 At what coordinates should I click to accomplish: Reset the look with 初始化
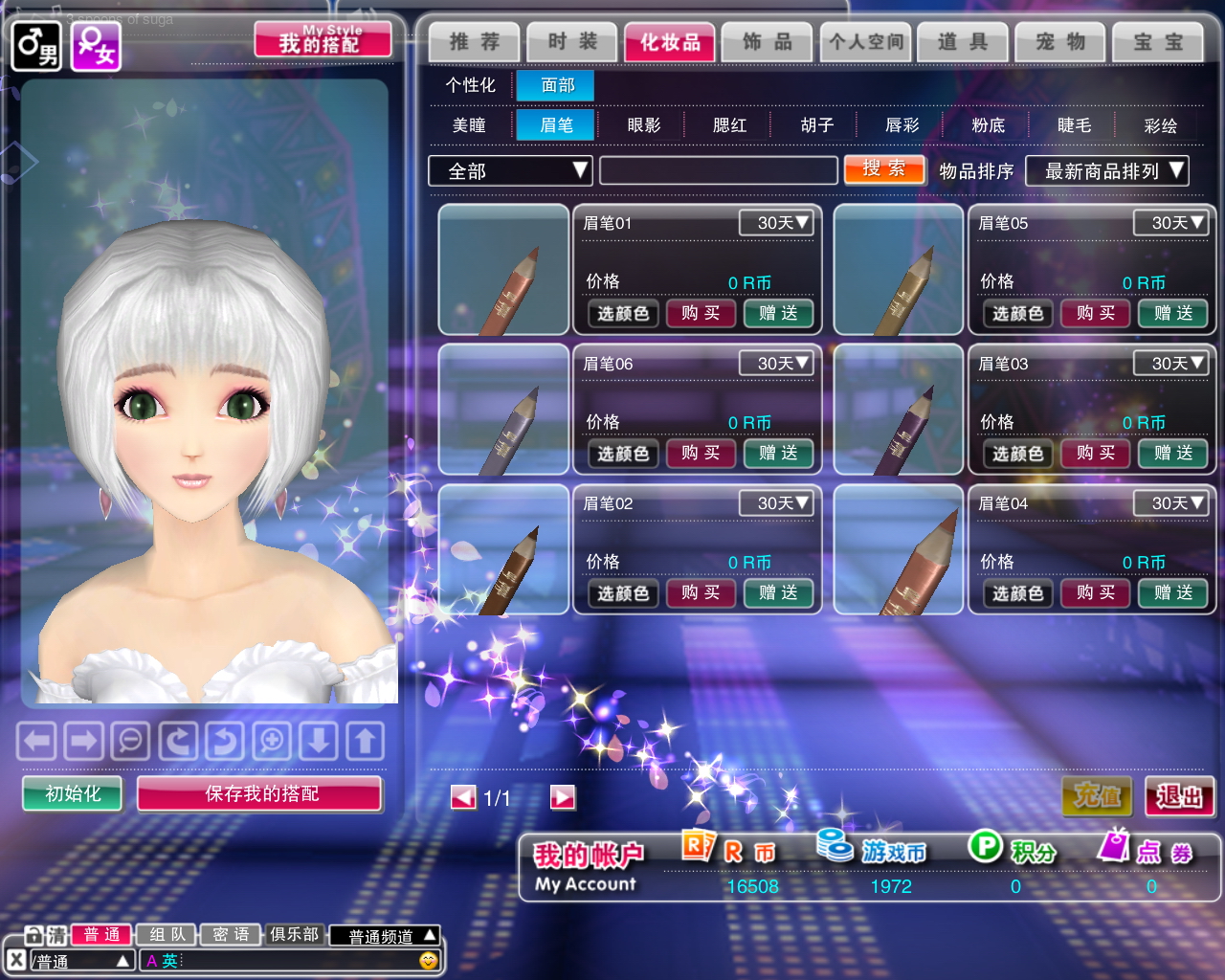tap(73, 793)
